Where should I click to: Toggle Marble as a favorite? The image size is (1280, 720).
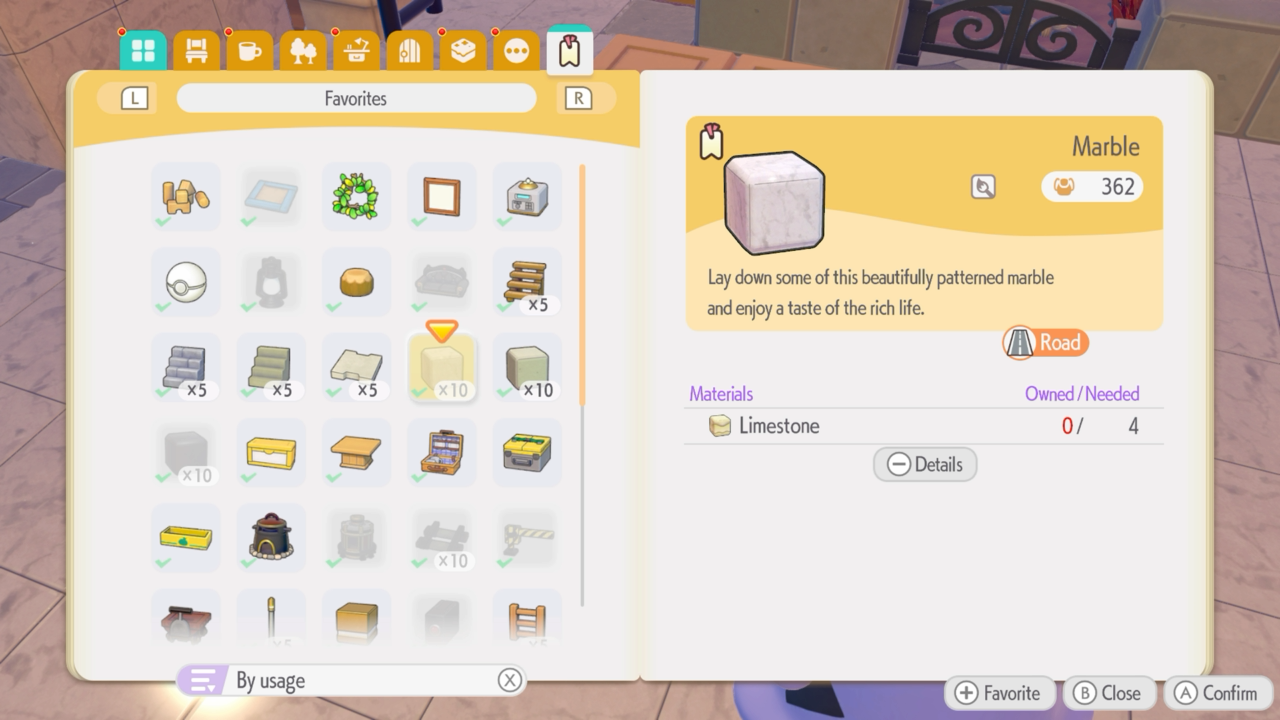click(x=999, y=692)
